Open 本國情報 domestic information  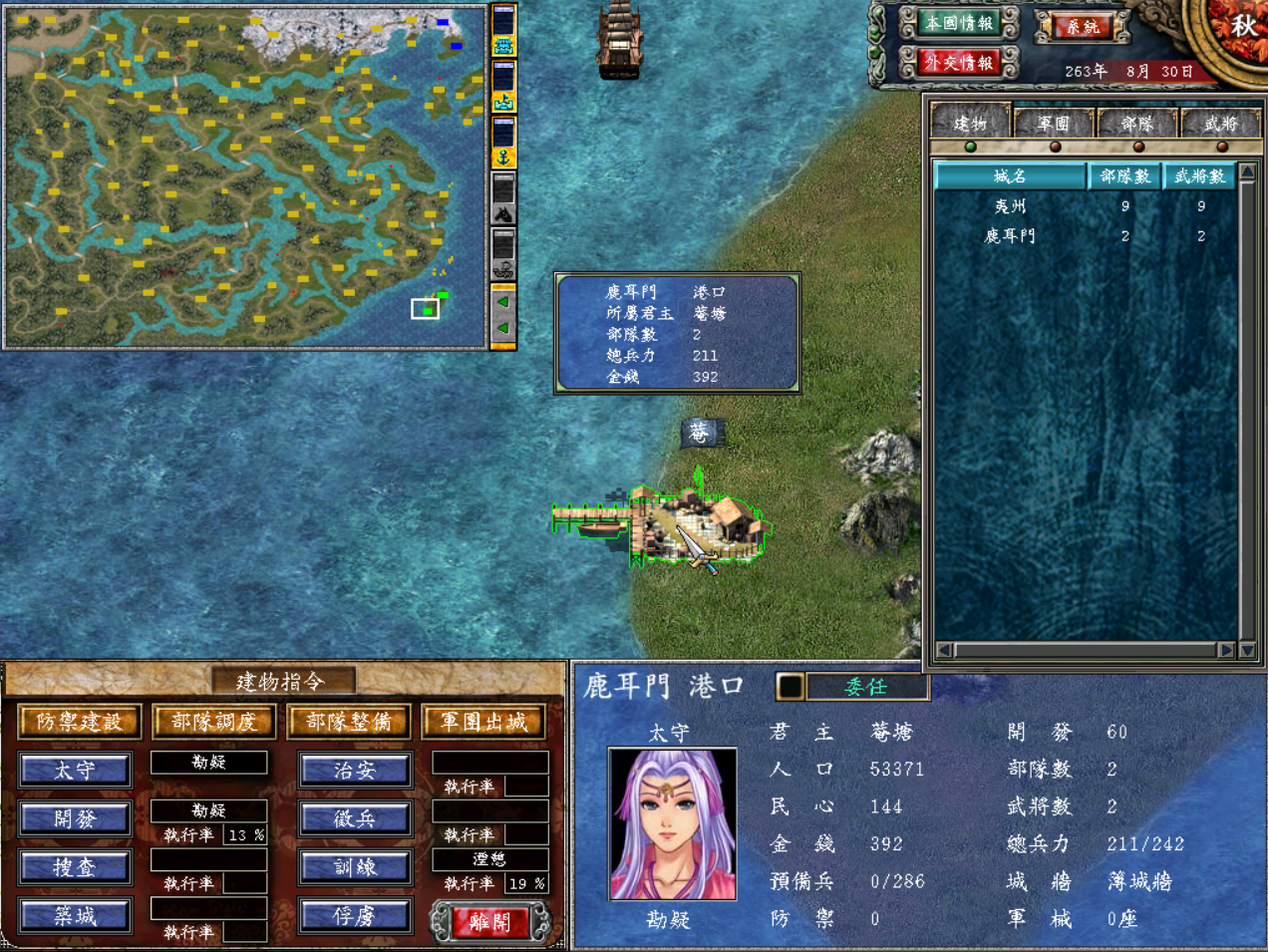[959, 23]
